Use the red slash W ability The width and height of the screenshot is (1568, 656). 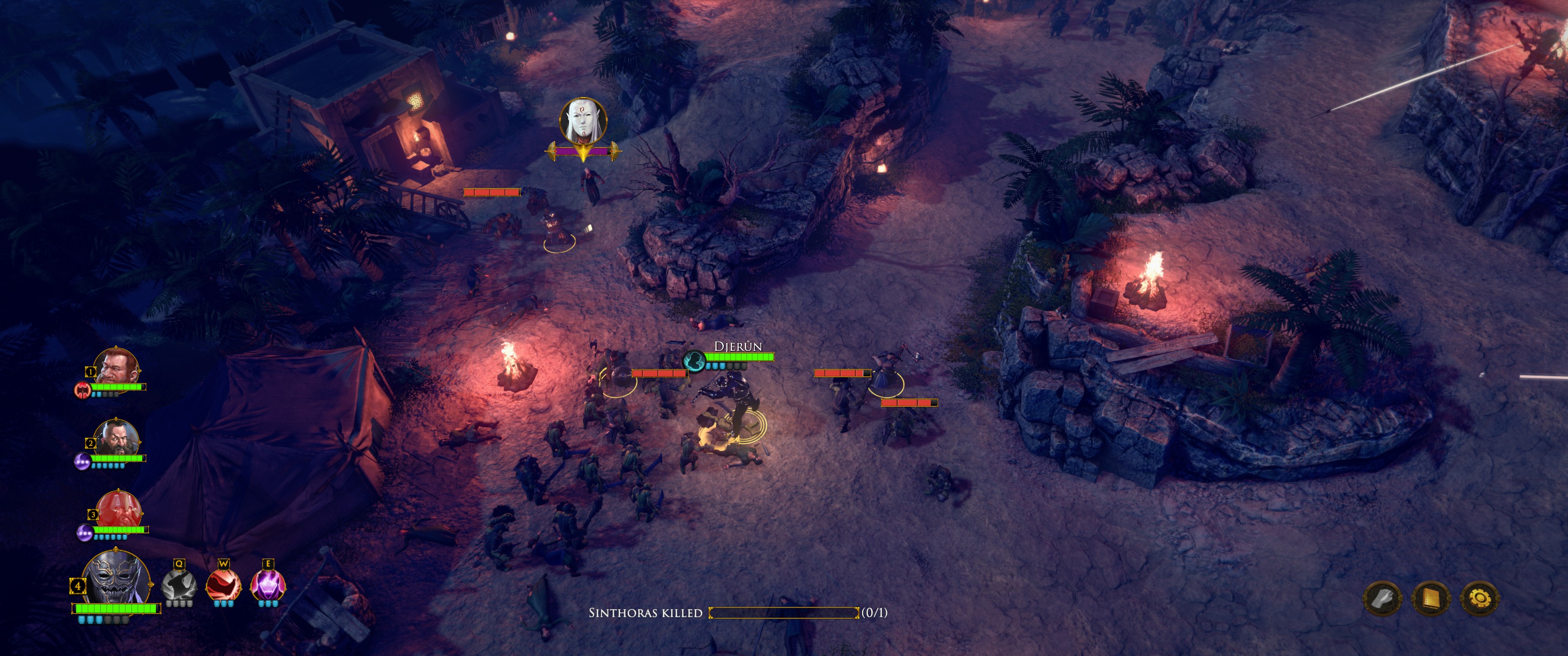click(x=223, y=585)
